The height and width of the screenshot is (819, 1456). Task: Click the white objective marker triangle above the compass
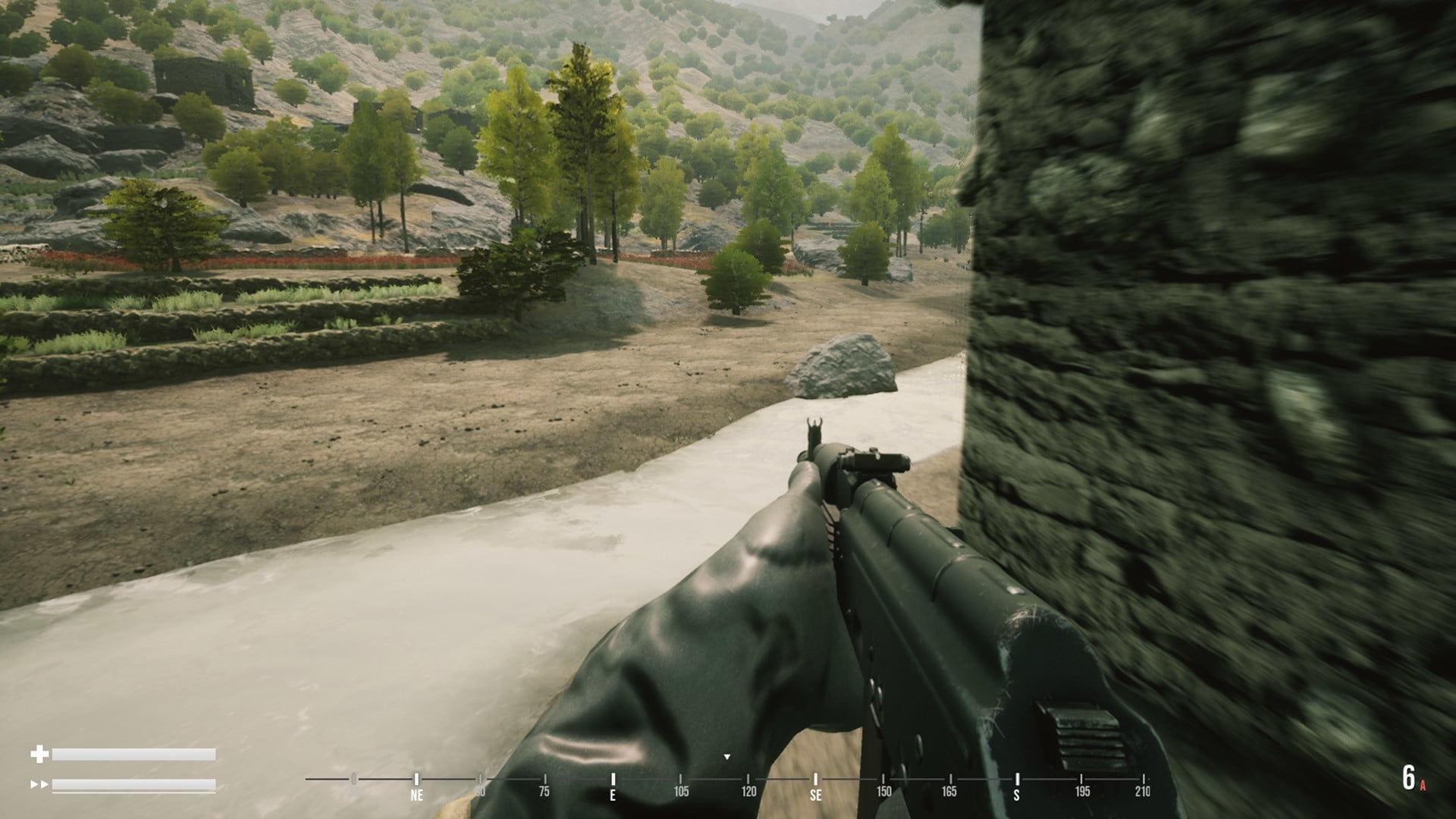tap(727, 756)
